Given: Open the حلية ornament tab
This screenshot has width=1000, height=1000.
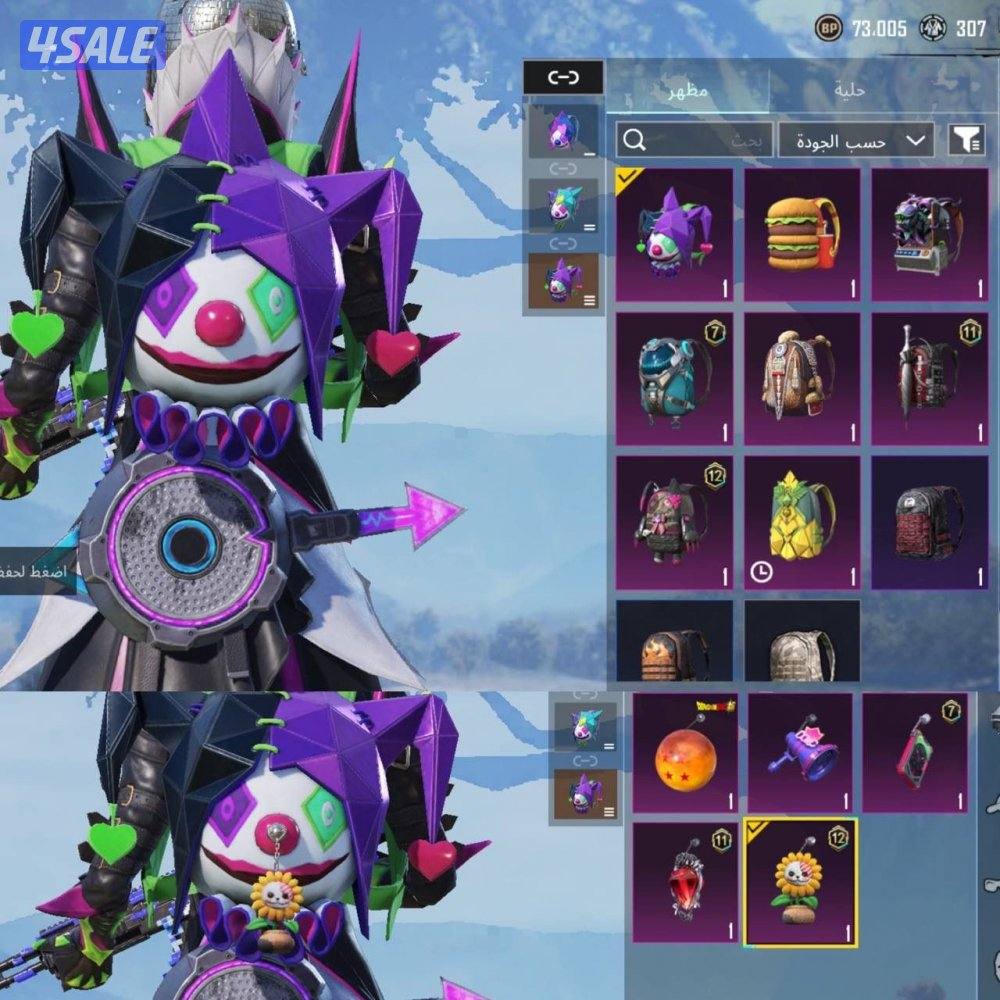Looking at the screenshot, I should tap(850, 91).
